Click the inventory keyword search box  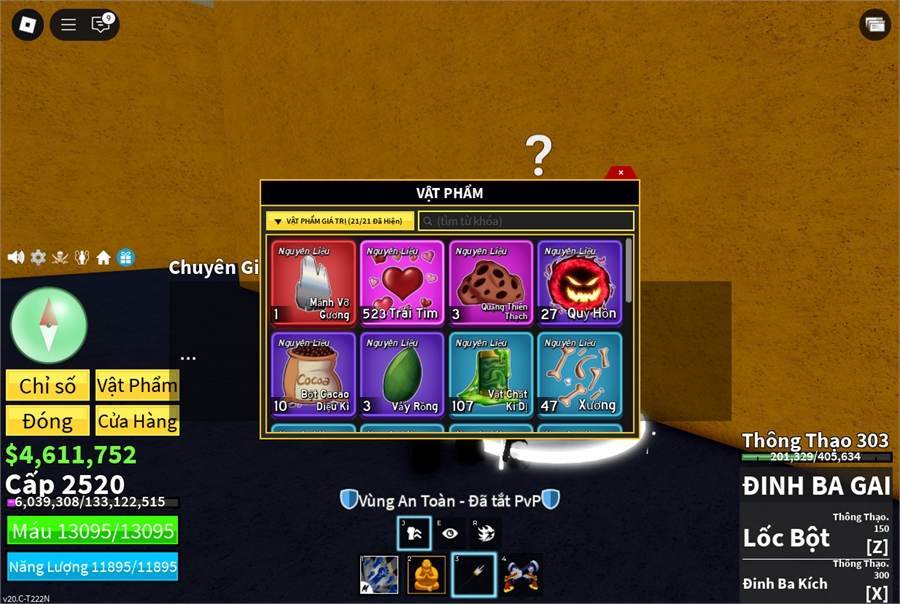click(526, 221)
